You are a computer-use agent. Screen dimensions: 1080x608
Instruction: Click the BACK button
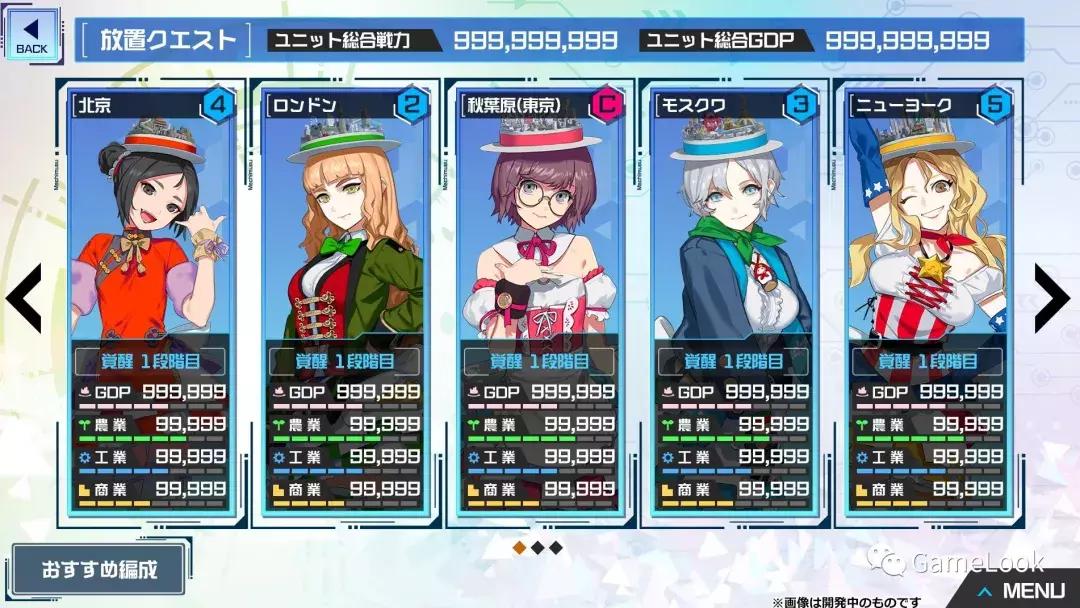[x=32, y=34]
